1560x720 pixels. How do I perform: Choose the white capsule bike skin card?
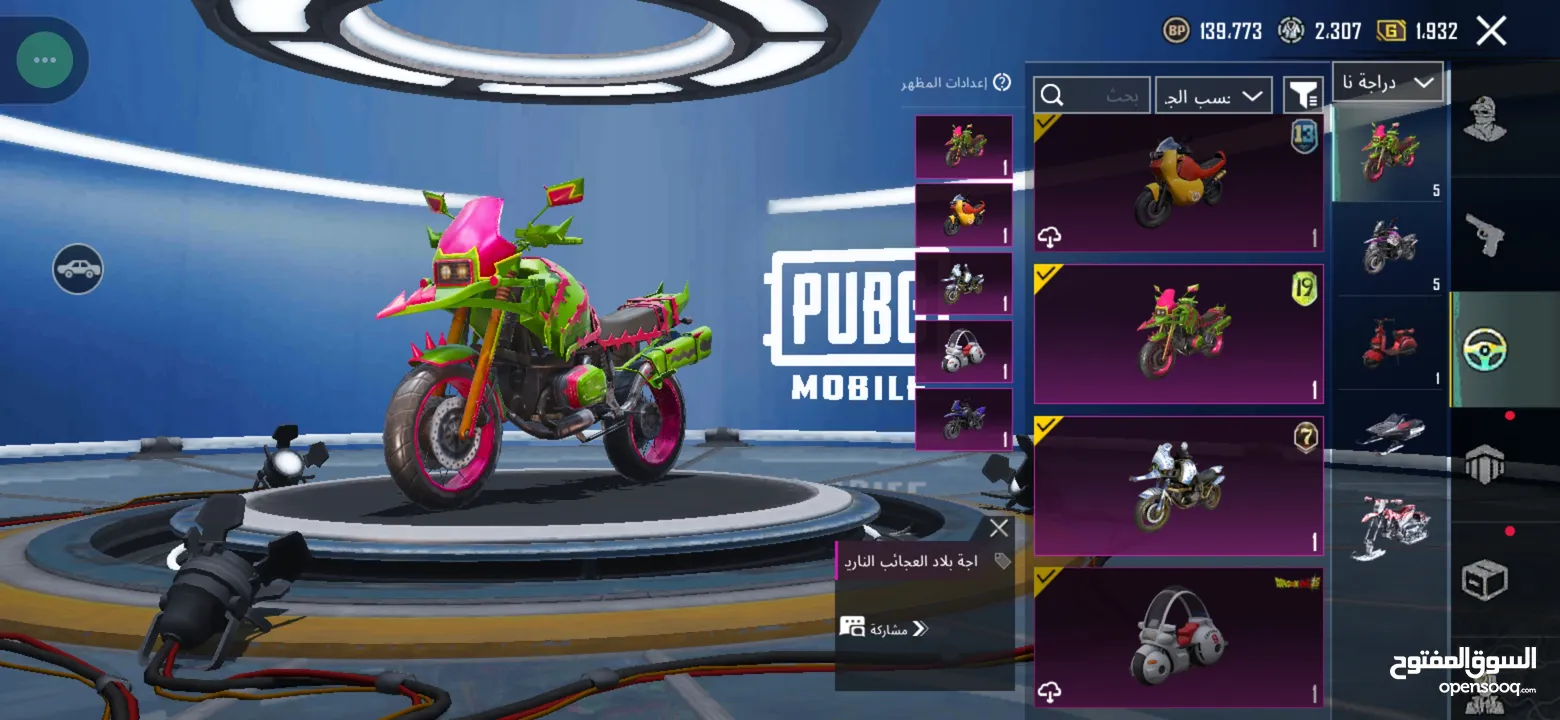click(1178, 637)
